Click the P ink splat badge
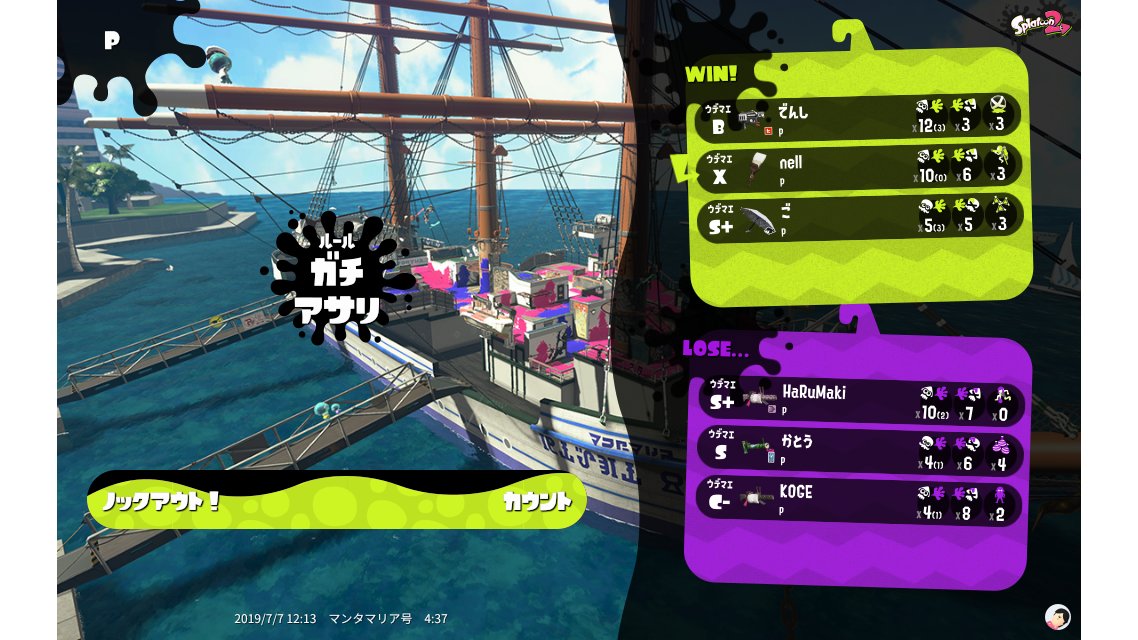Viewport: 1138px width, 640px height. pyautogui.click(x=112, y=41)
